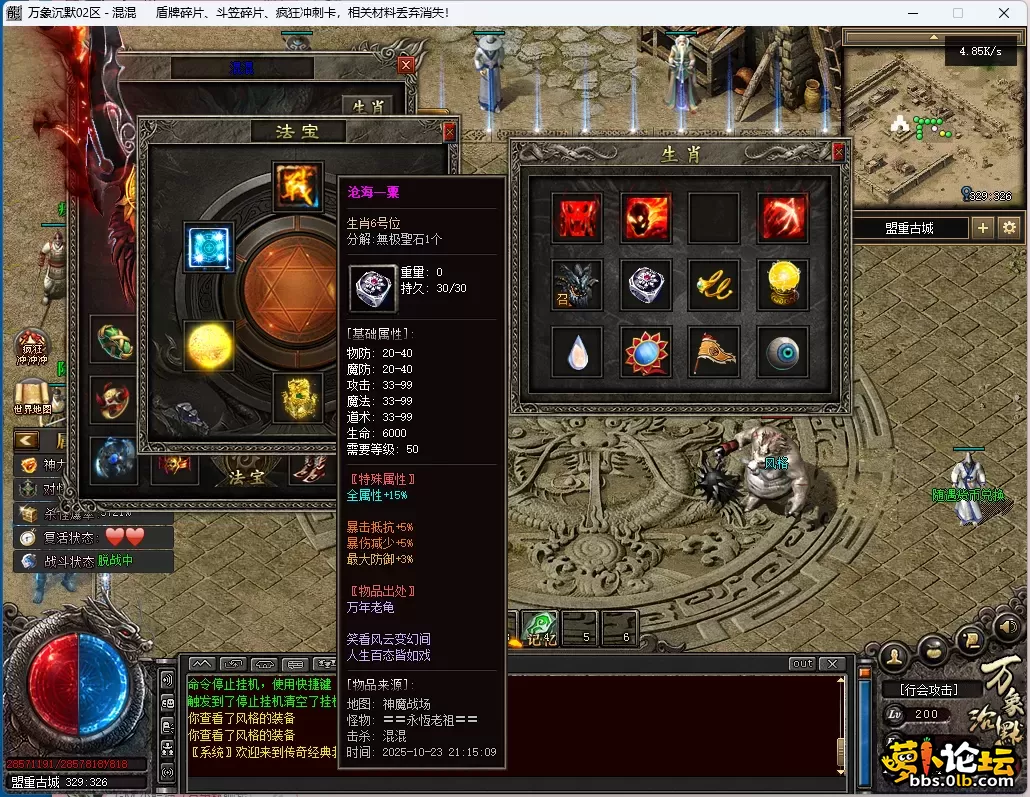The height and width of the screenshot is (797, 1030).
Task: Collapse the status list with arrow button
Action: pos(26,440)
